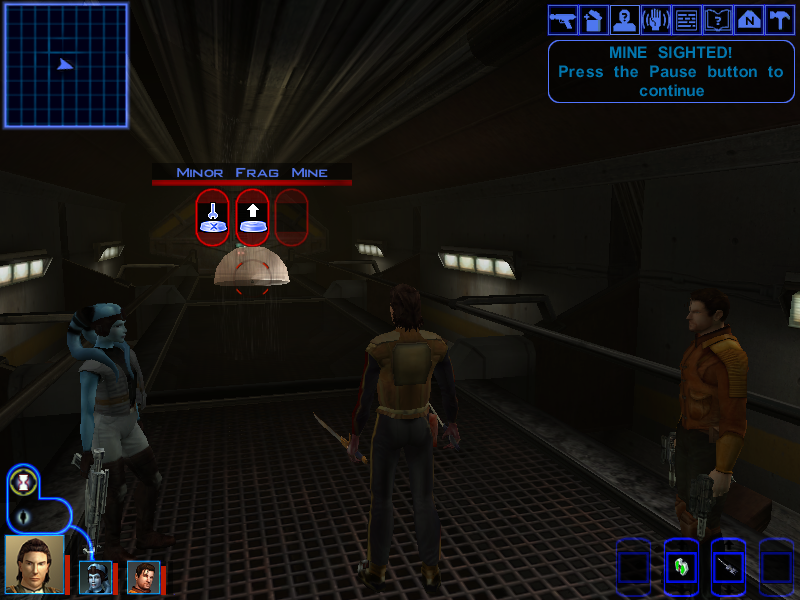Image resolution: width=800 pixels, height=600 pixels.
Task: Open the Journal book icon
Action: [717, 19]
